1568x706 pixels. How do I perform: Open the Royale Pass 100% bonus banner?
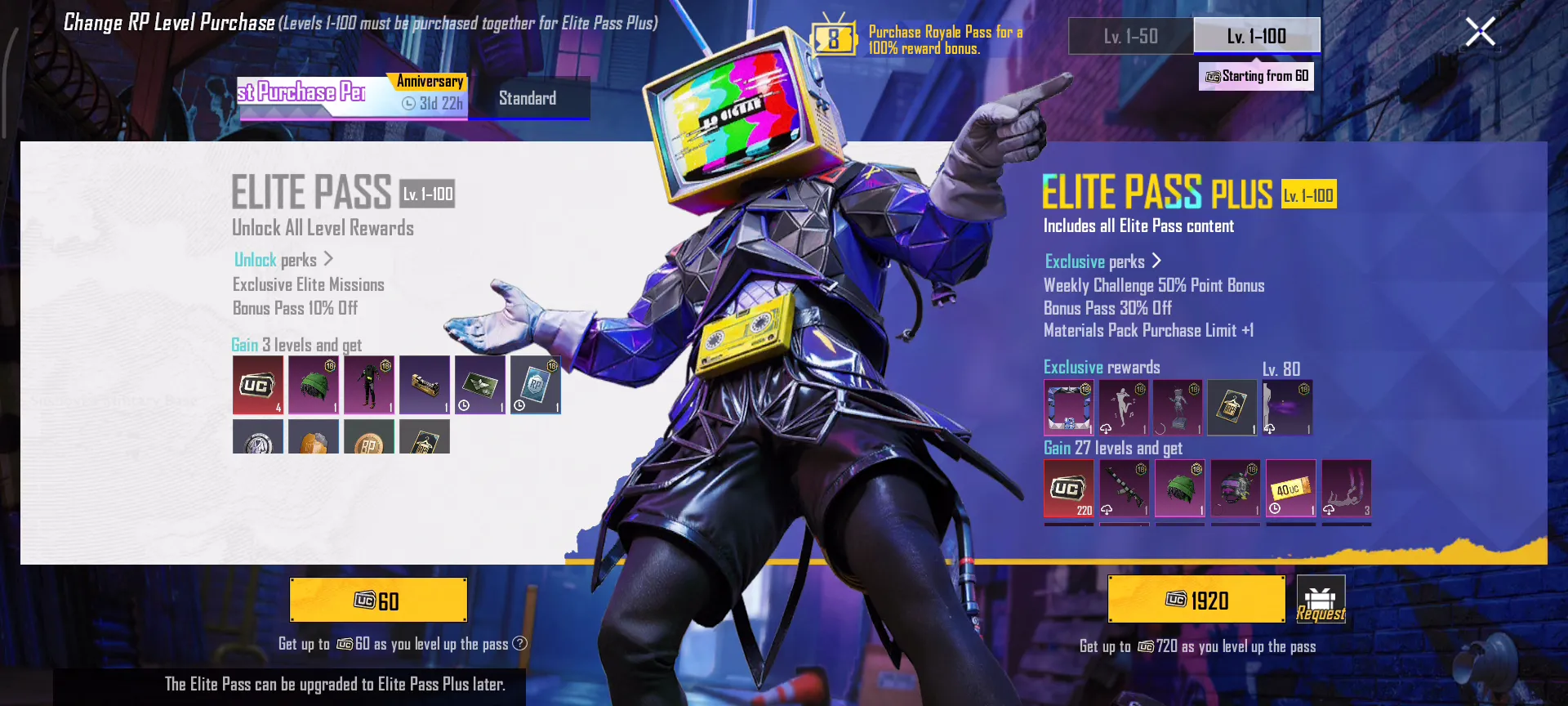tap(919, 39)
